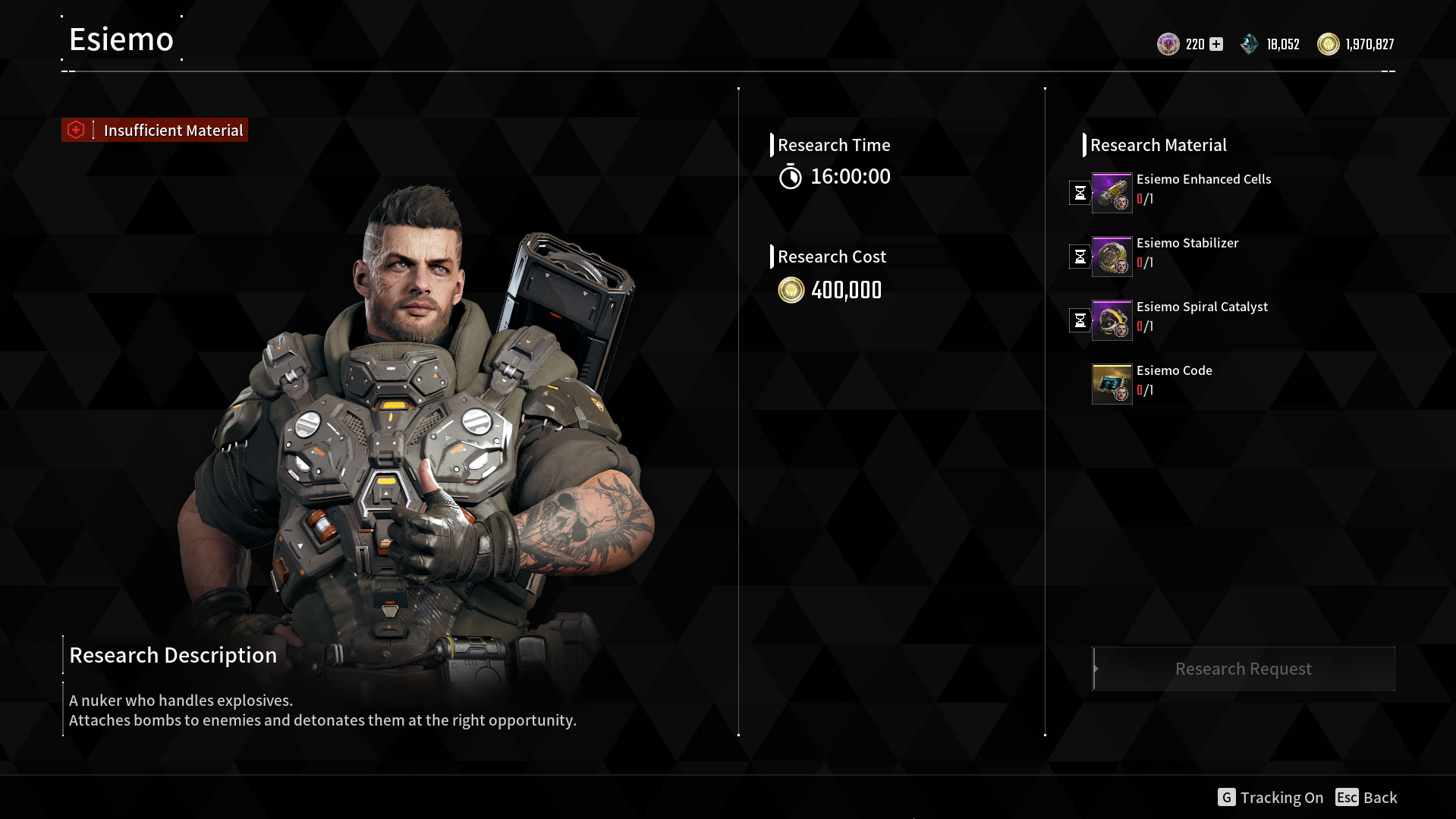Click the Gold coin currency icon

click(x=1329, y=44)
